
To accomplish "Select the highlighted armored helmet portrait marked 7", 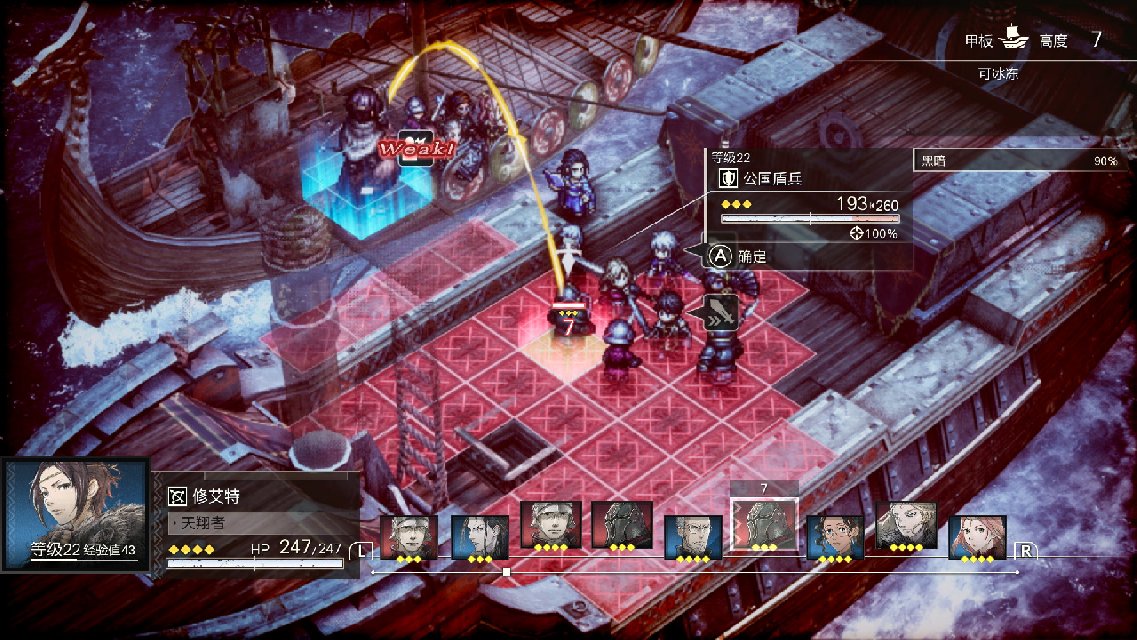I will point(764,524).
